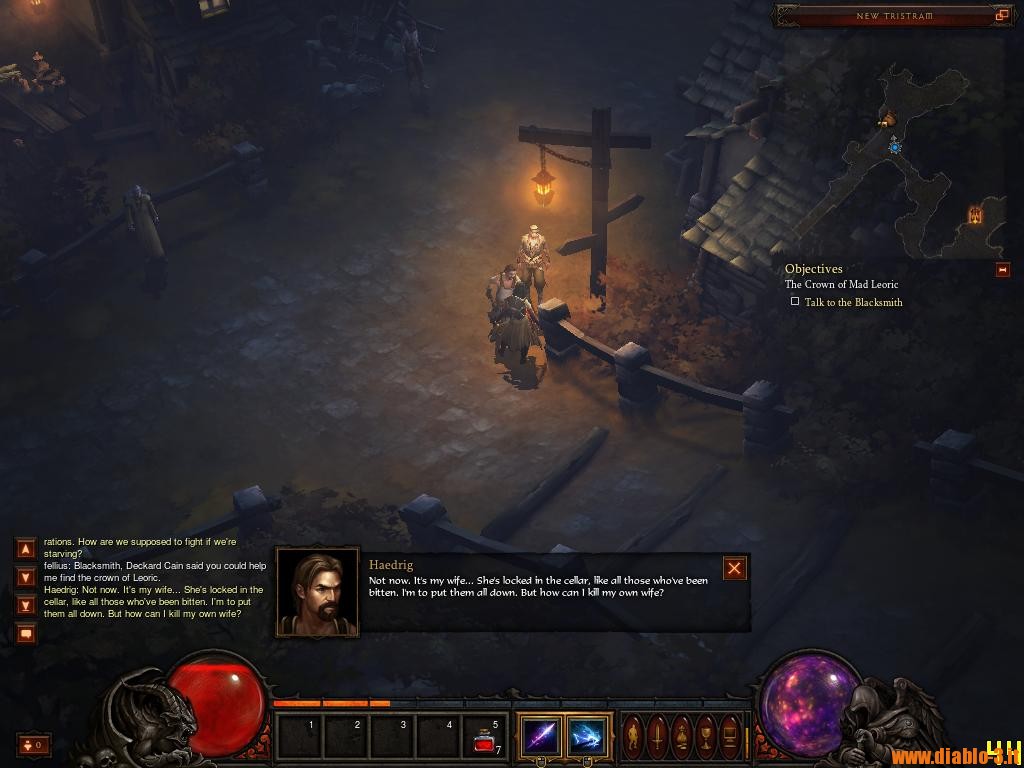Collapse the Objectives tracker

(x=1003, y=270)
